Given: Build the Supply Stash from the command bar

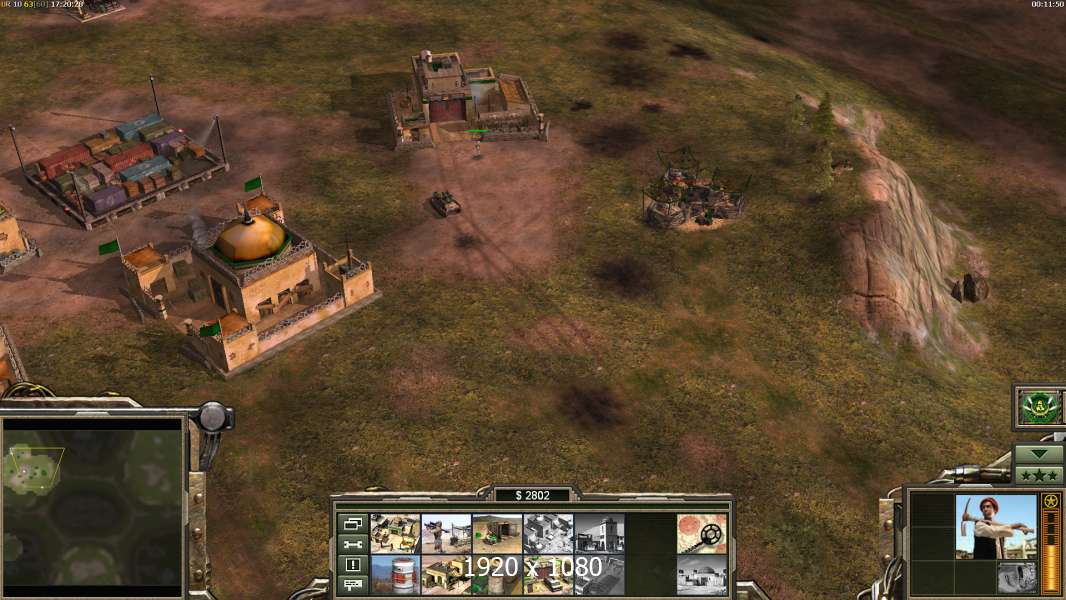Looking at the screenshot, I should (x=395, y=533).
